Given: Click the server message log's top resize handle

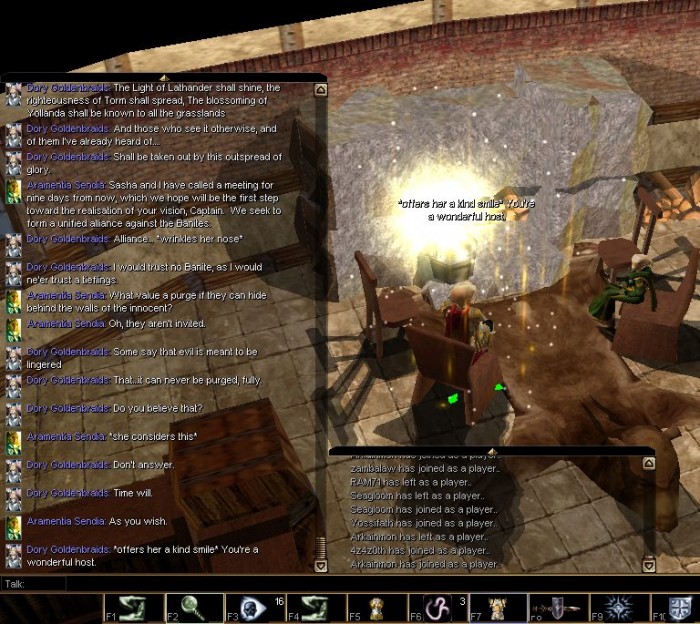Looking at the screenshot, I should click(490, 452).
